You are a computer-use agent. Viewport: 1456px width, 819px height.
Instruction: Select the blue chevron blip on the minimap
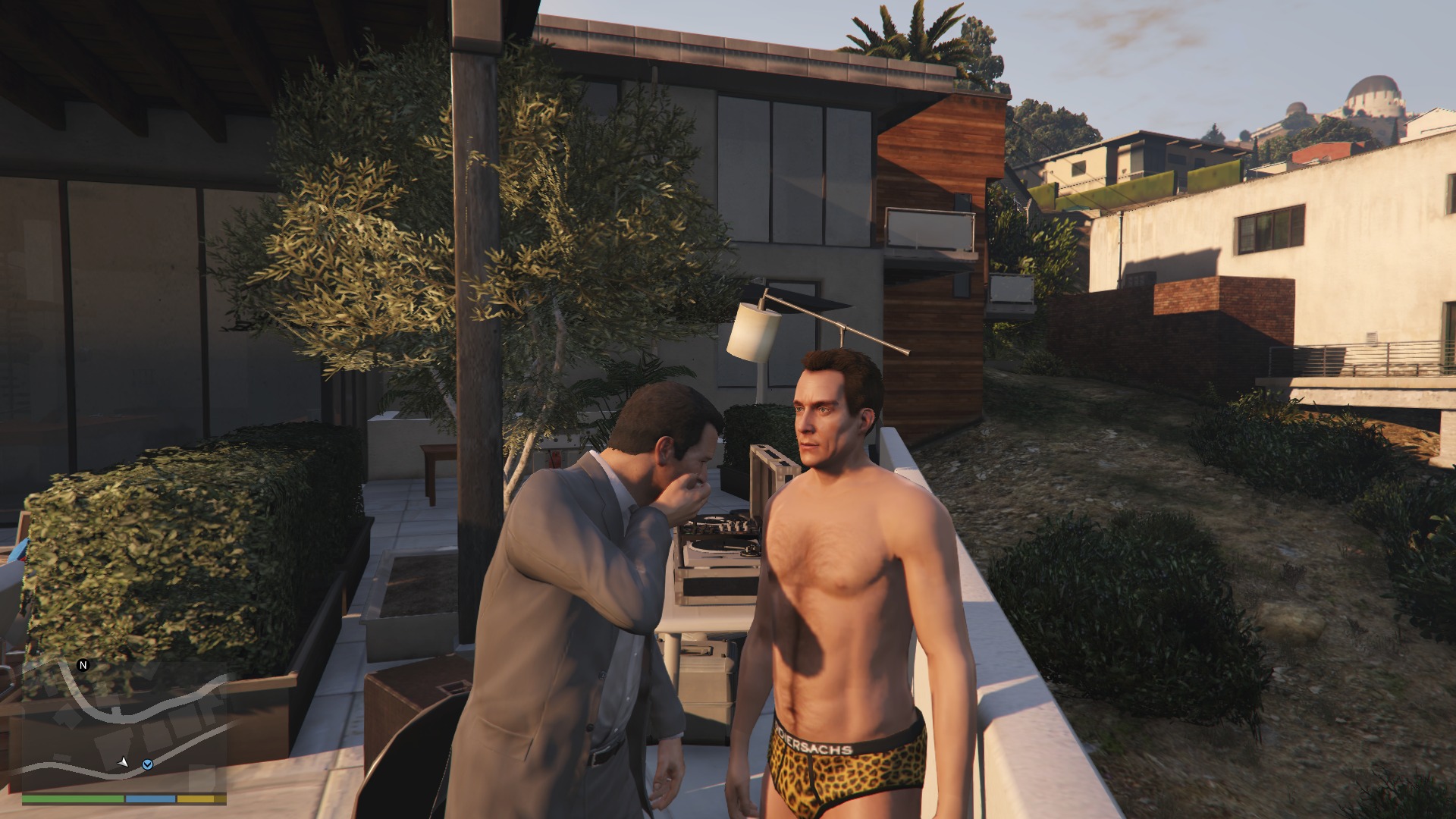coord(148,764)
